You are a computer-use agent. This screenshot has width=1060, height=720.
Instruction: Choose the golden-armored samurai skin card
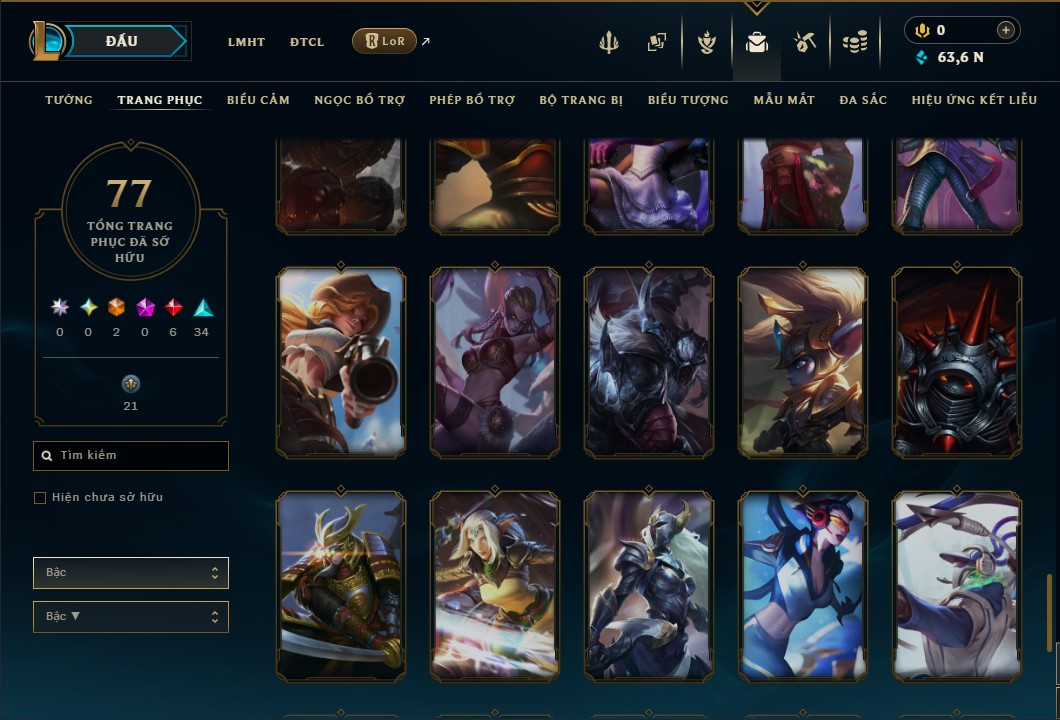(x=341, y=586)
